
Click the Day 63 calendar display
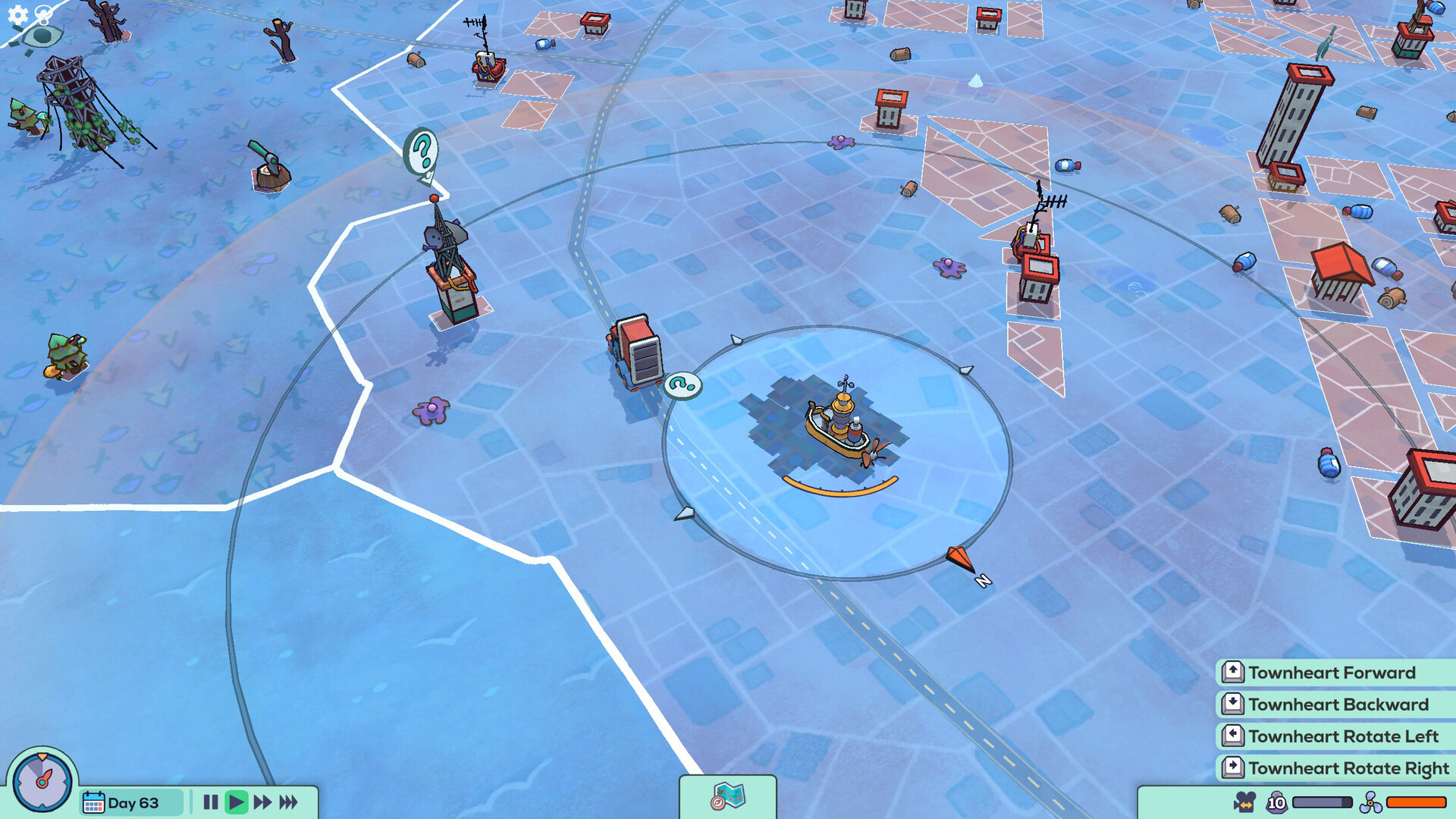point(130,803)
